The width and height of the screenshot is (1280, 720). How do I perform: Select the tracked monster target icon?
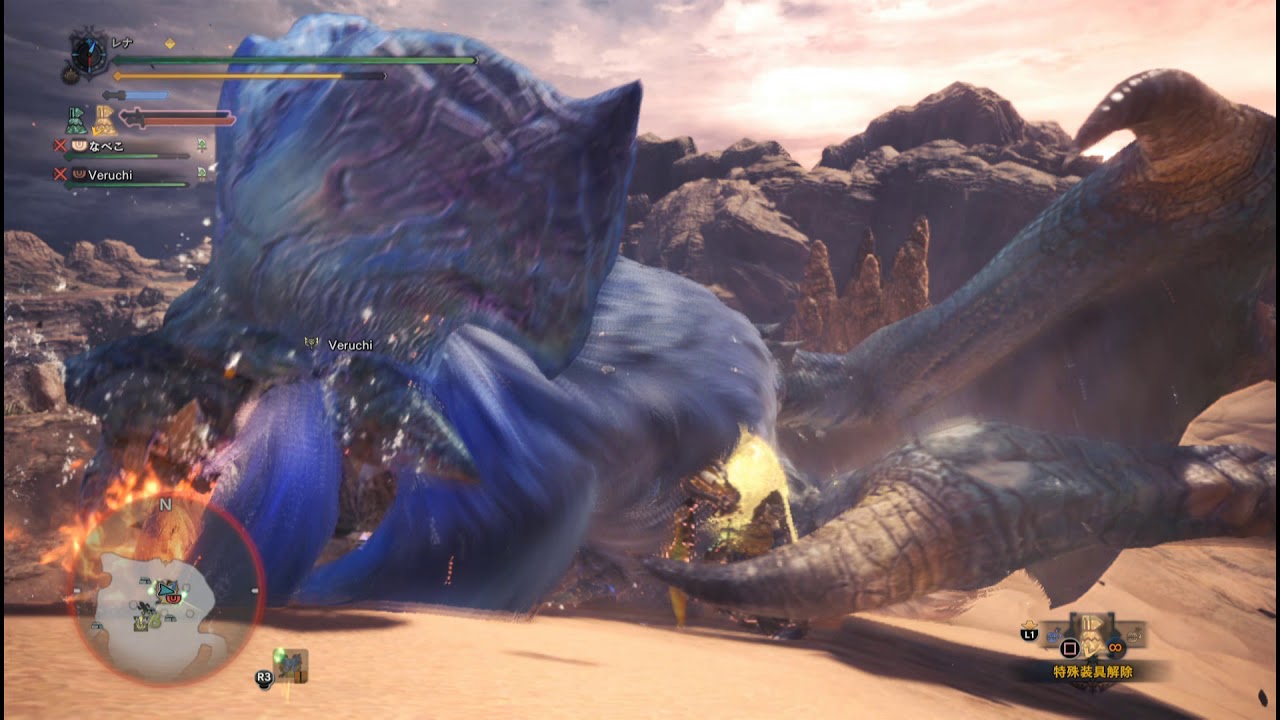point(292,664)
